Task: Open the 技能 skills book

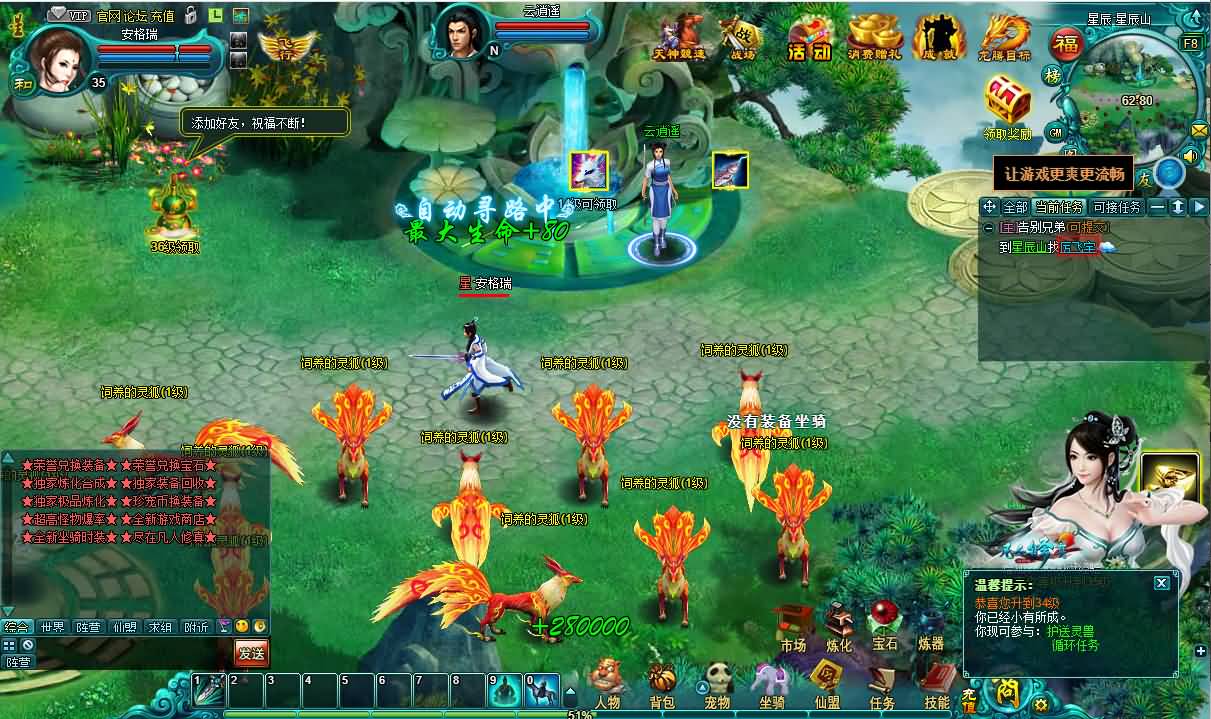Action: tap(936, 684)
